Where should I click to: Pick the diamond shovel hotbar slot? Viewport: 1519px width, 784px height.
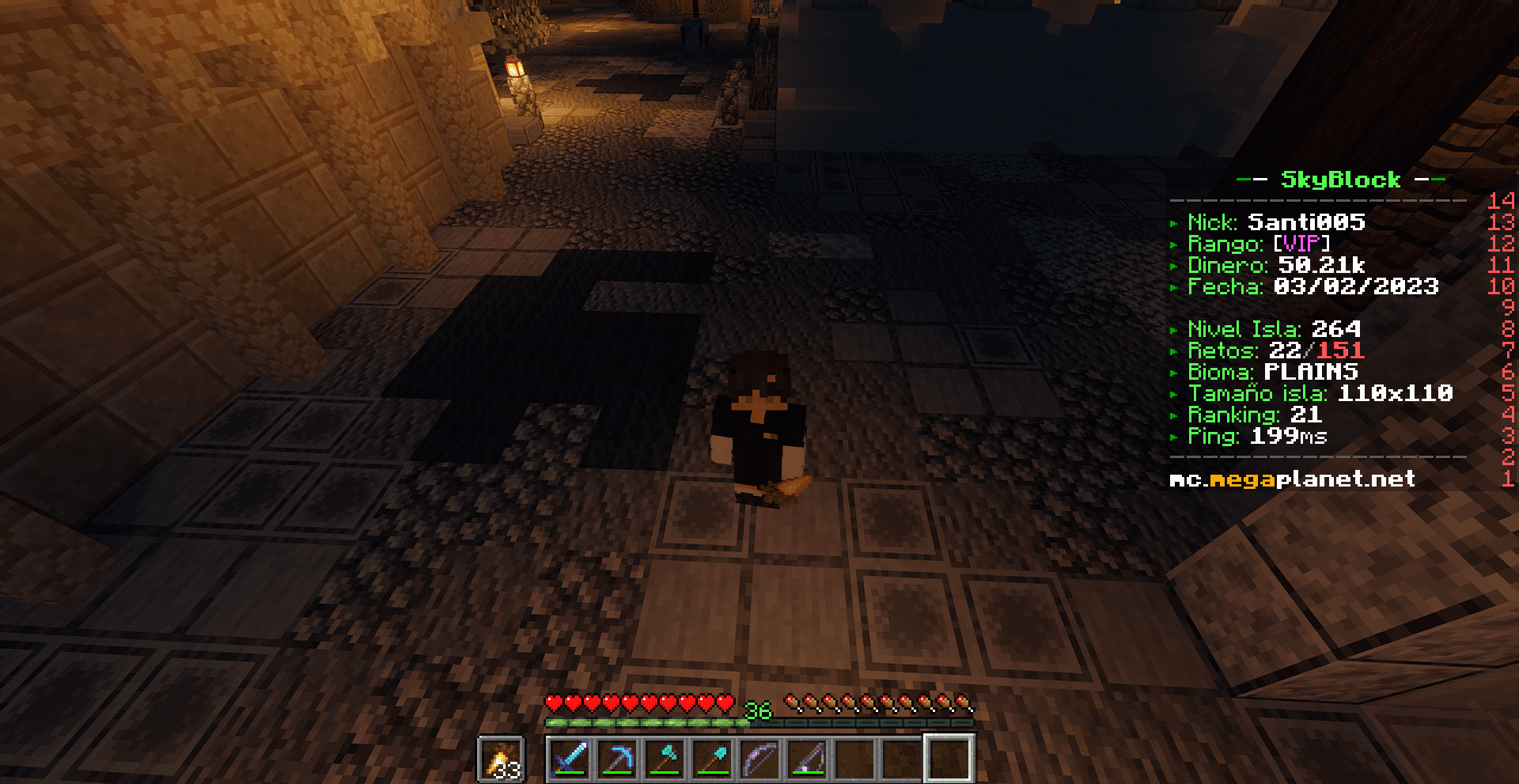[712, 758]
